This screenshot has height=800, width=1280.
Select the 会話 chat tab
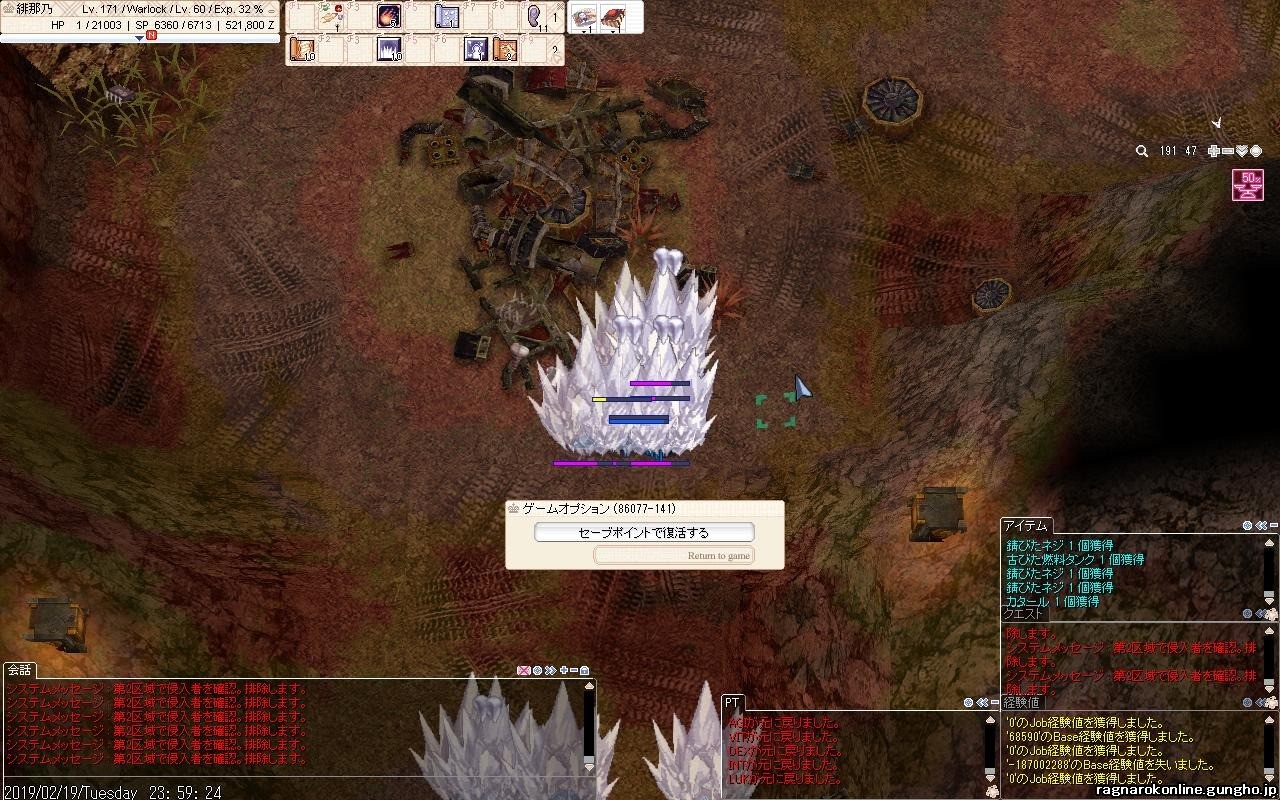click(x=19, y=670)
